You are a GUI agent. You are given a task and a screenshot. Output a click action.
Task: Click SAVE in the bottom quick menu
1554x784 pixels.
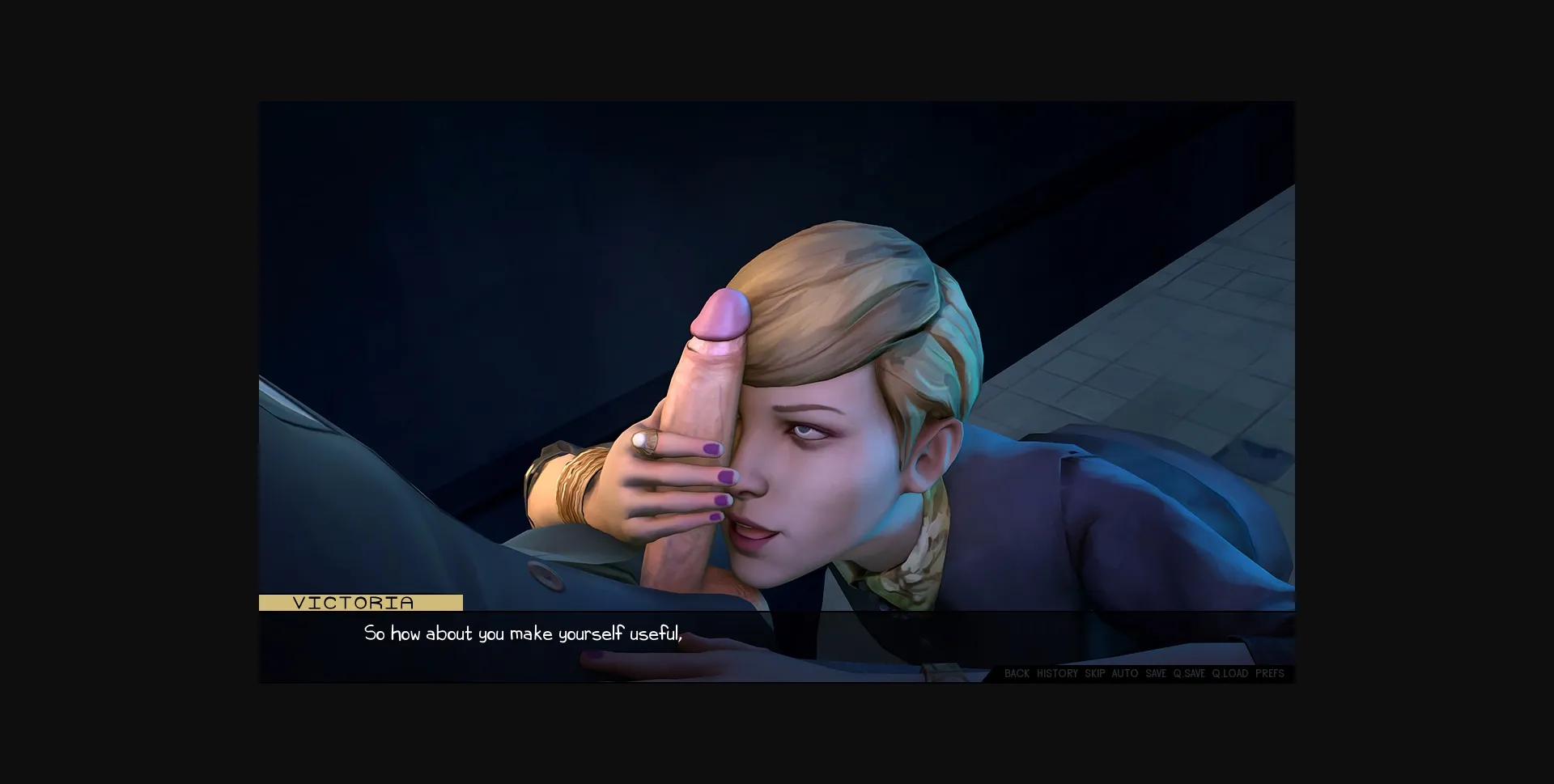click(x=1155, y=673)
